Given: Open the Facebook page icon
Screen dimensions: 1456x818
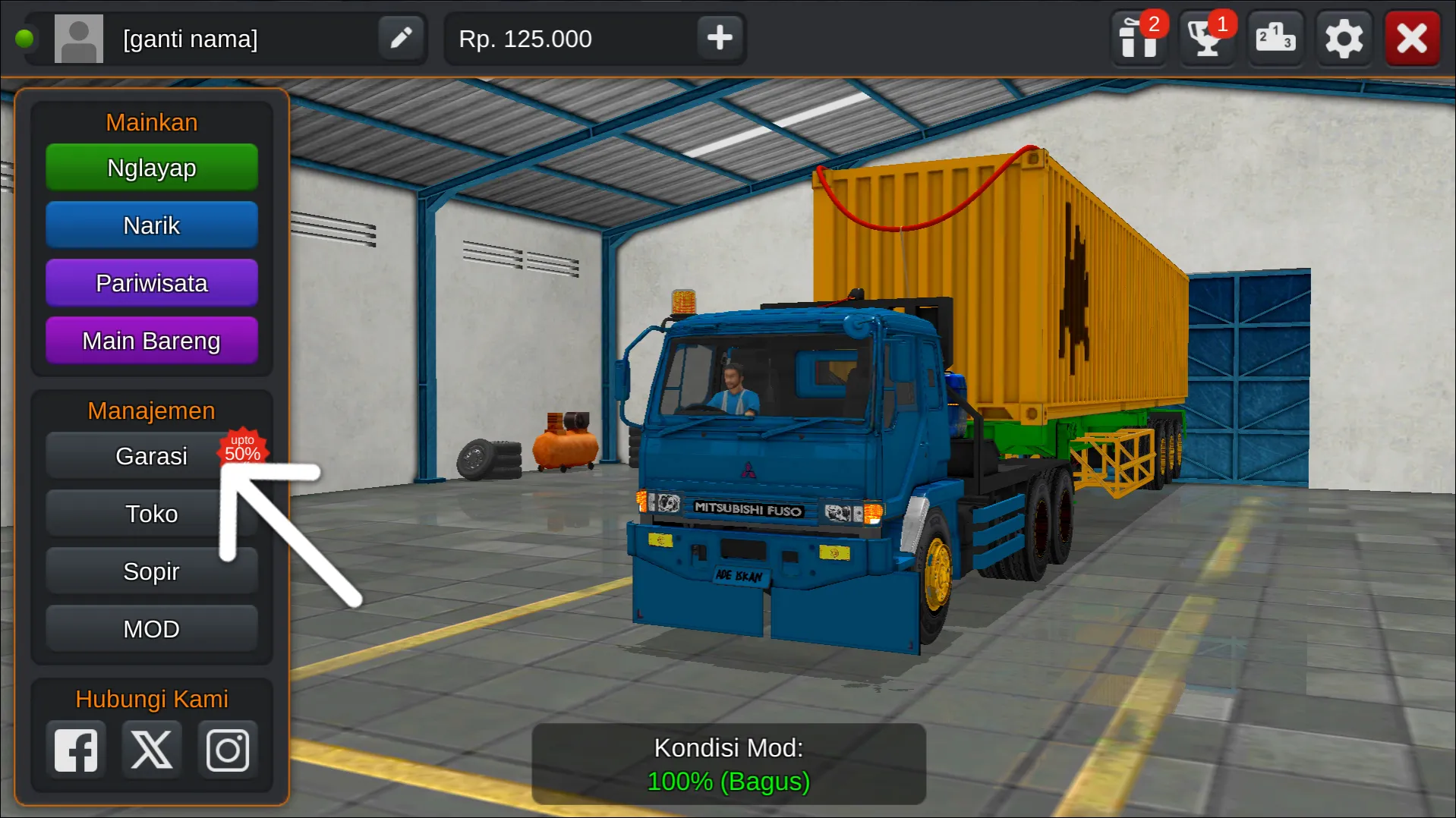Looking at the screenshot, I should click(x=75, y=749).
